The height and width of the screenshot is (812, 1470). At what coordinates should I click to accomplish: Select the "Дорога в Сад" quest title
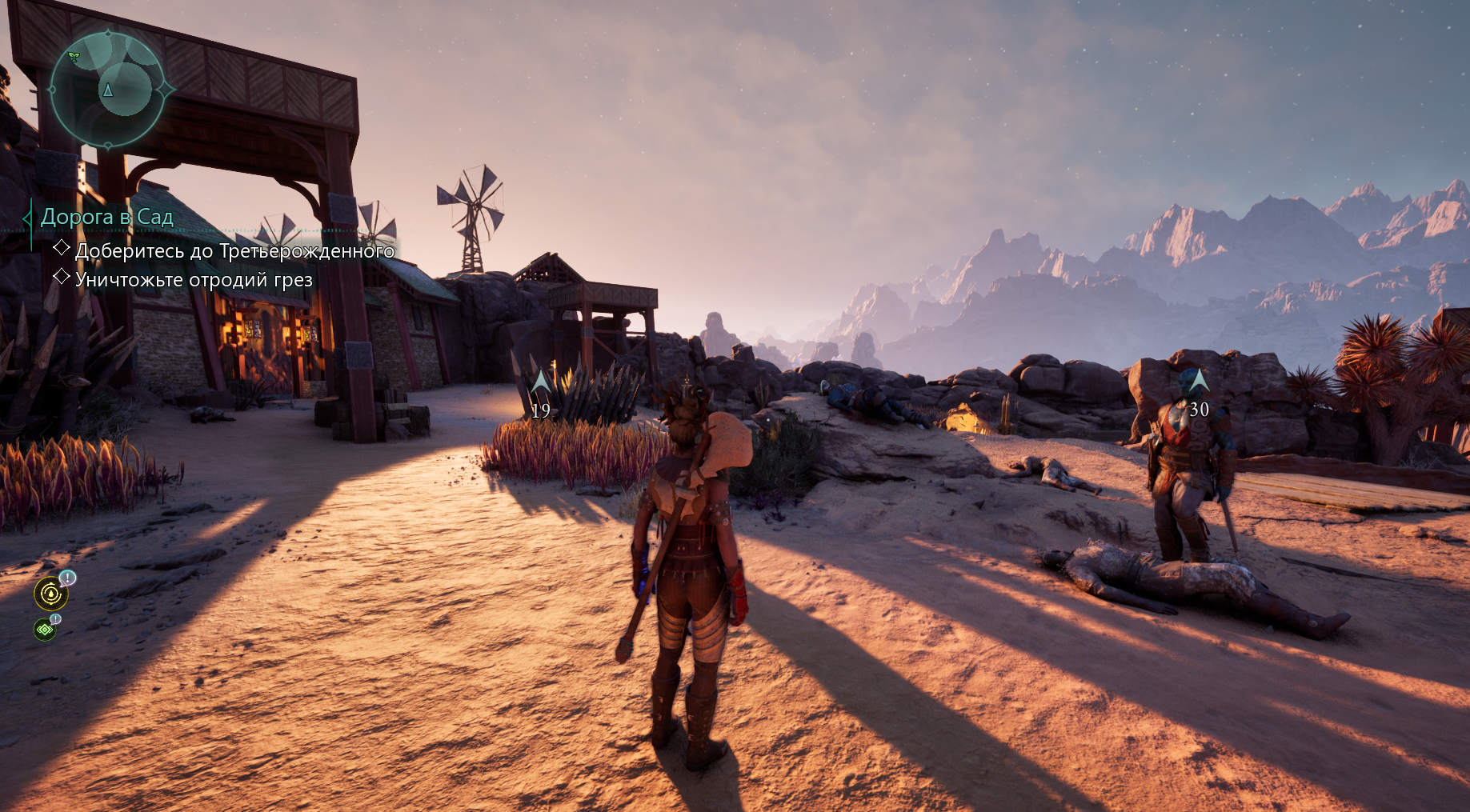click(107, 217)
